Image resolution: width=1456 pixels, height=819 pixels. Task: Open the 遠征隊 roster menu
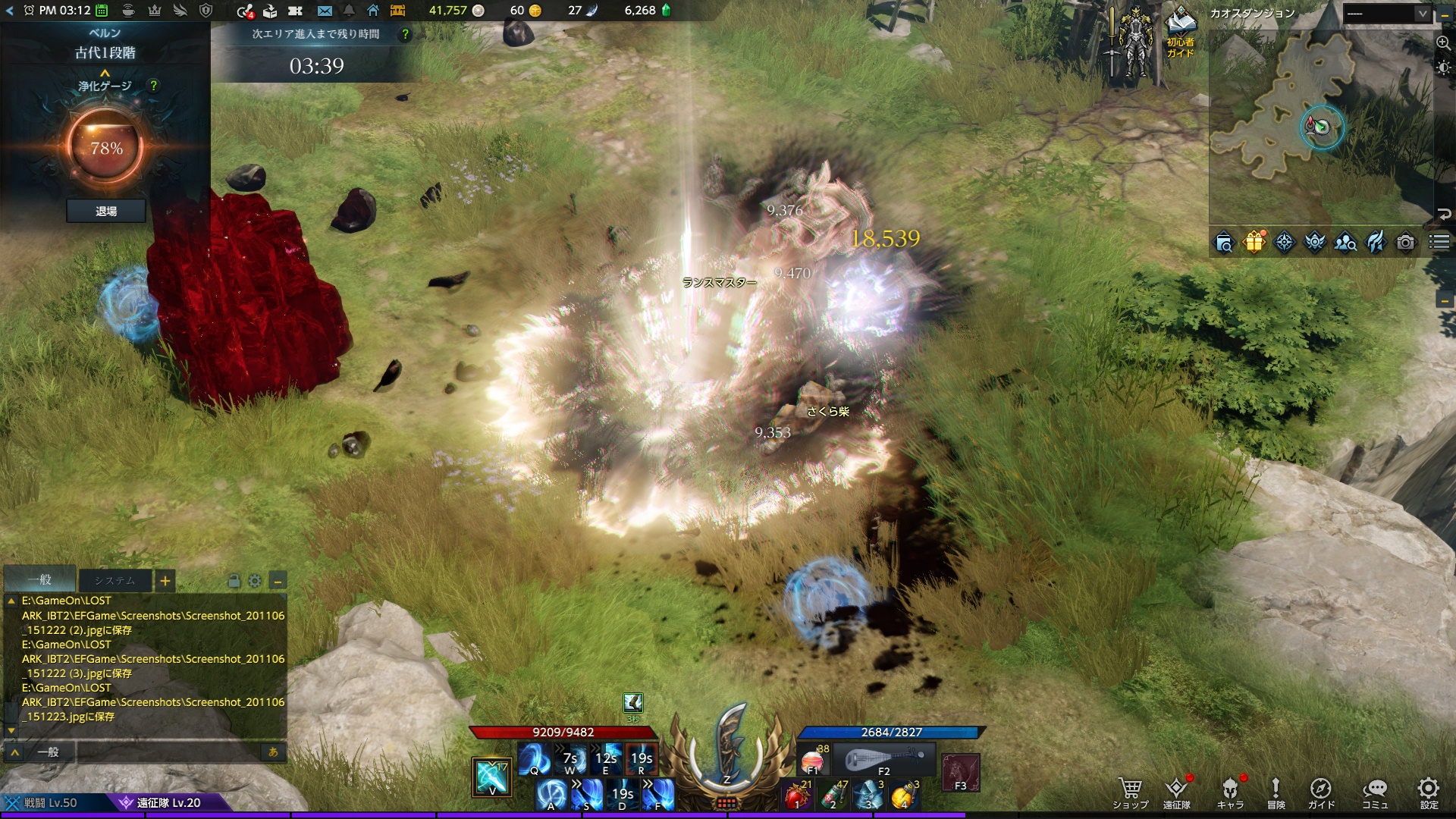pos(1176,792)
